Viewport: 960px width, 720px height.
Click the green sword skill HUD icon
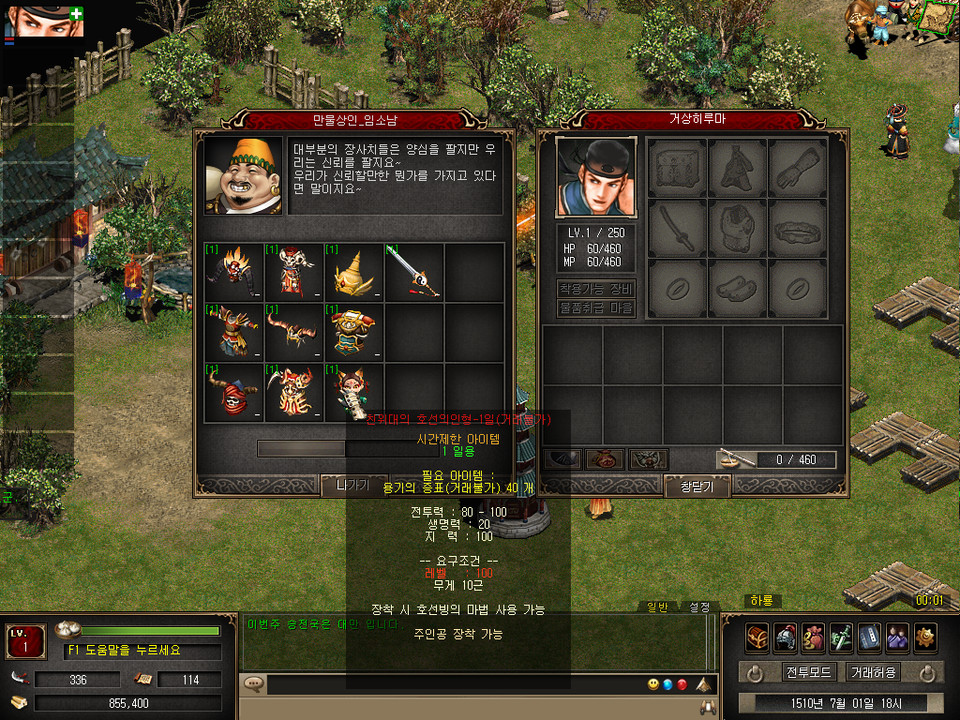pyautogui.click(x=842, y=636)
